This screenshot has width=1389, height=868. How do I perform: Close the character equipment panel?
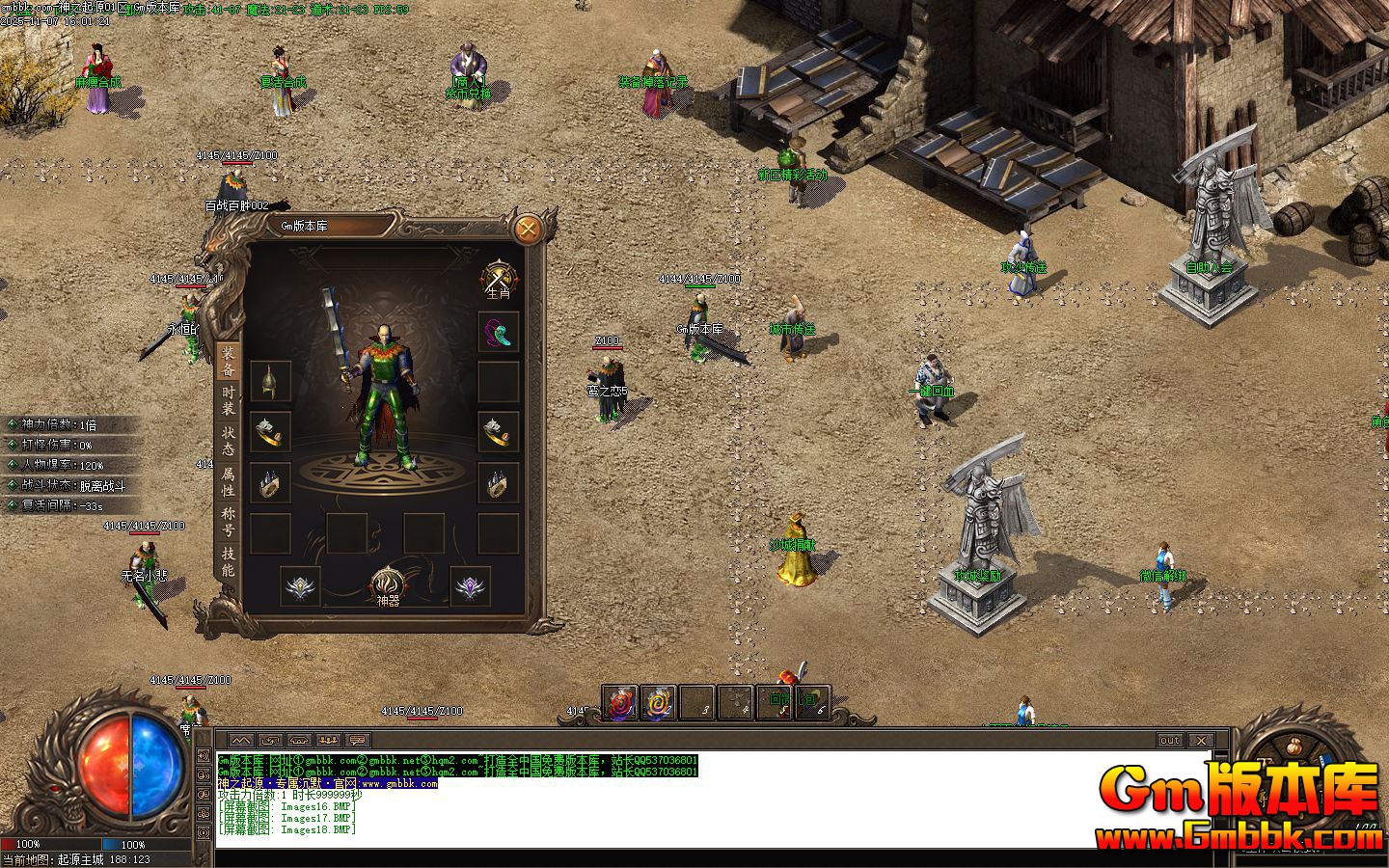528,230
